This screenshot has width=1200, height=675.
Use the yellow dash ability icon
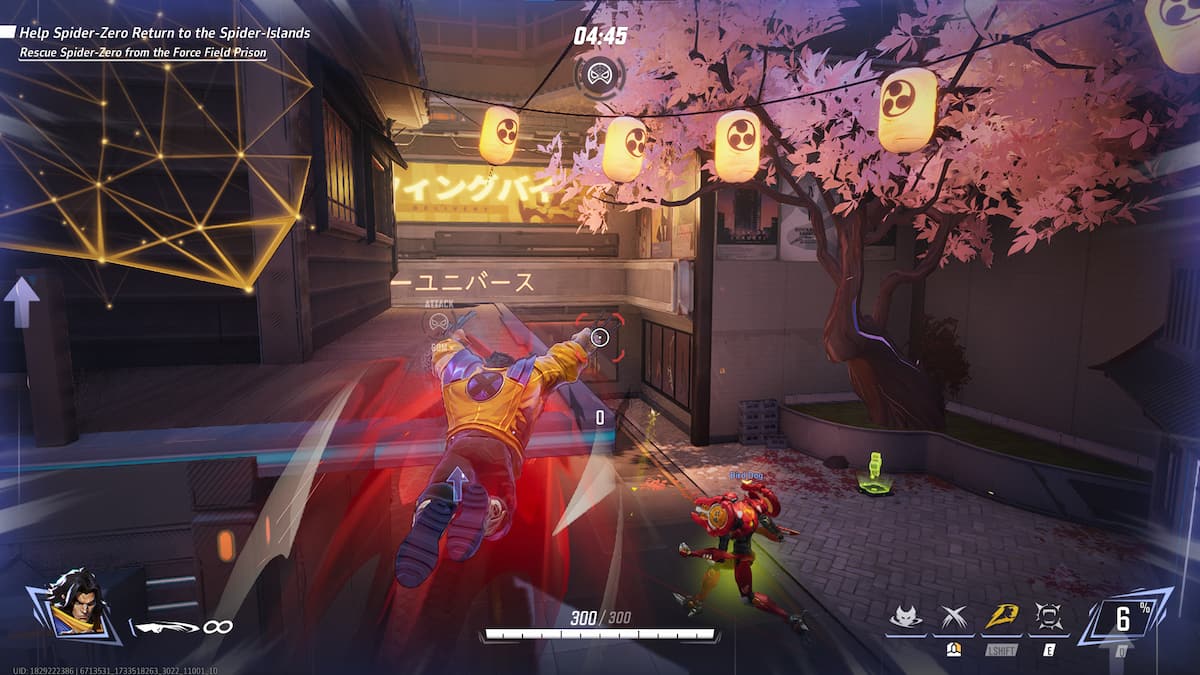[x=1001, y=619]
